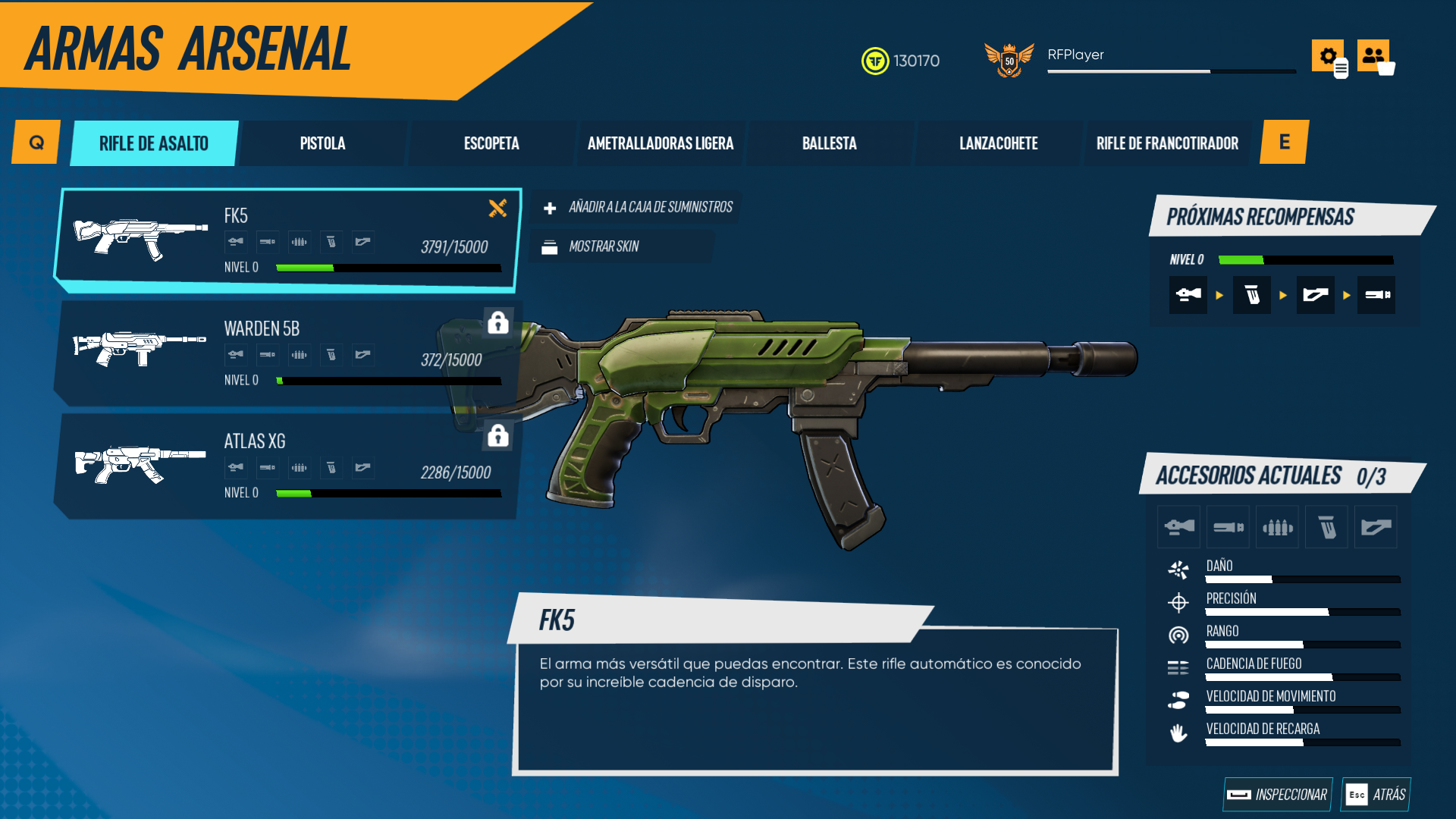This screenshot has height=819, width=1456.
Task: Open the RFPlayer profile name
Action: pos(1075,55)
